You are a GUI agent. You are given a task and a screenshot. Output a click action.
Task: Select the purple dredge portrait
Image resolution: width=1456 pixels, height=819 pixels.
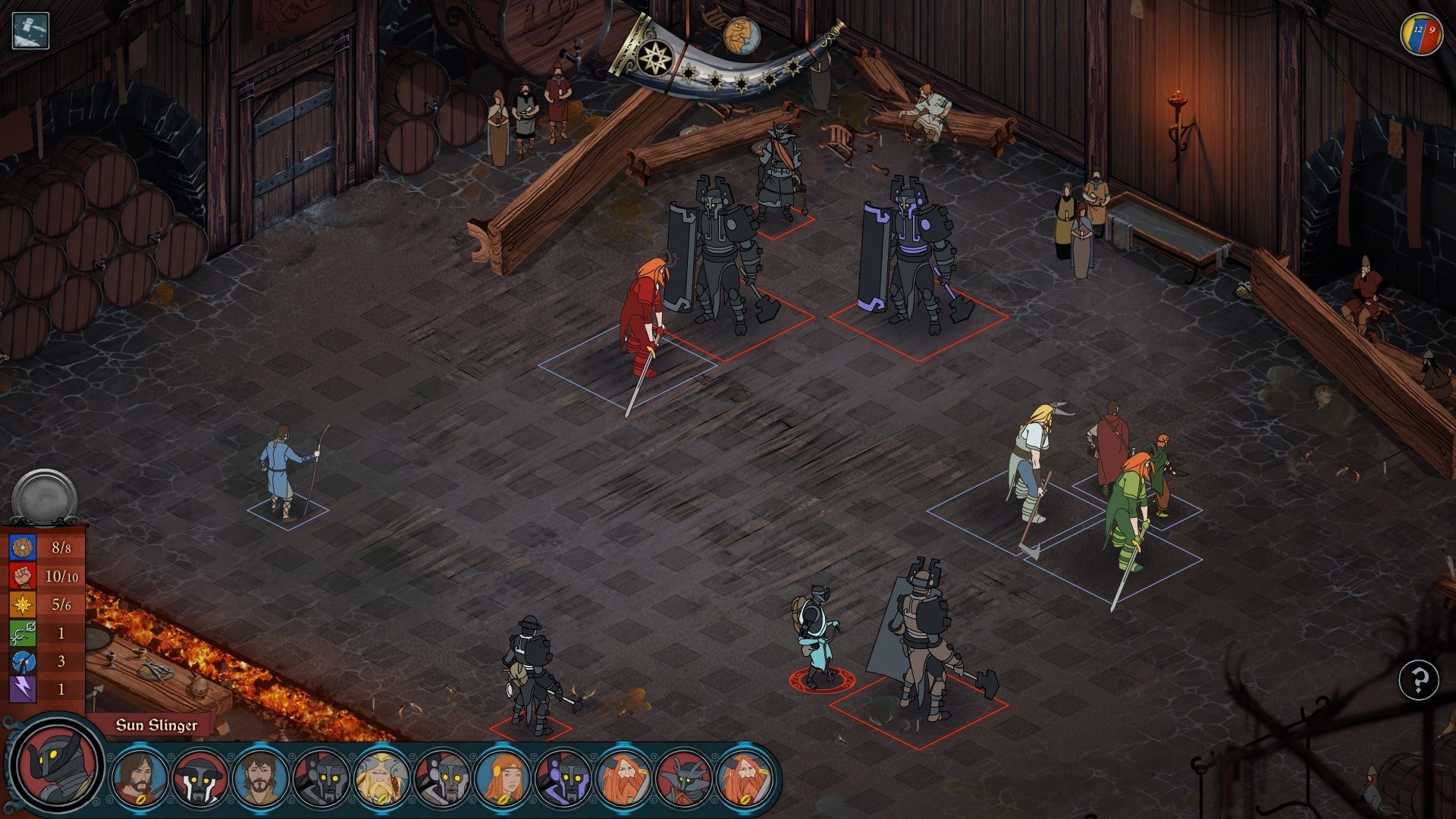[563, 777]
